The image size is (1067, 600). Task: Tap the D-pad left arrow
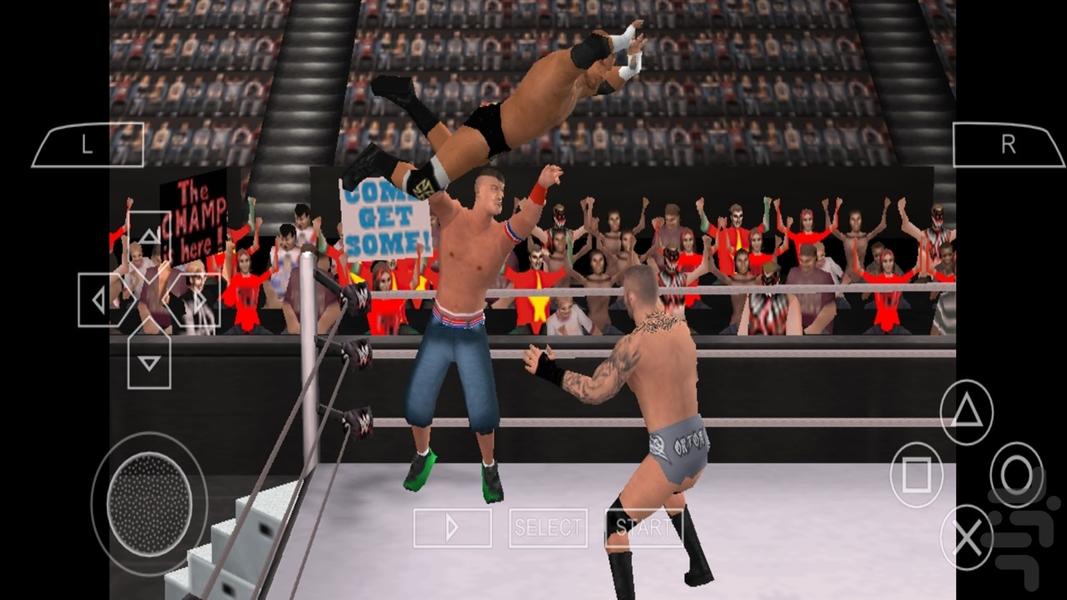coord(100,300)
